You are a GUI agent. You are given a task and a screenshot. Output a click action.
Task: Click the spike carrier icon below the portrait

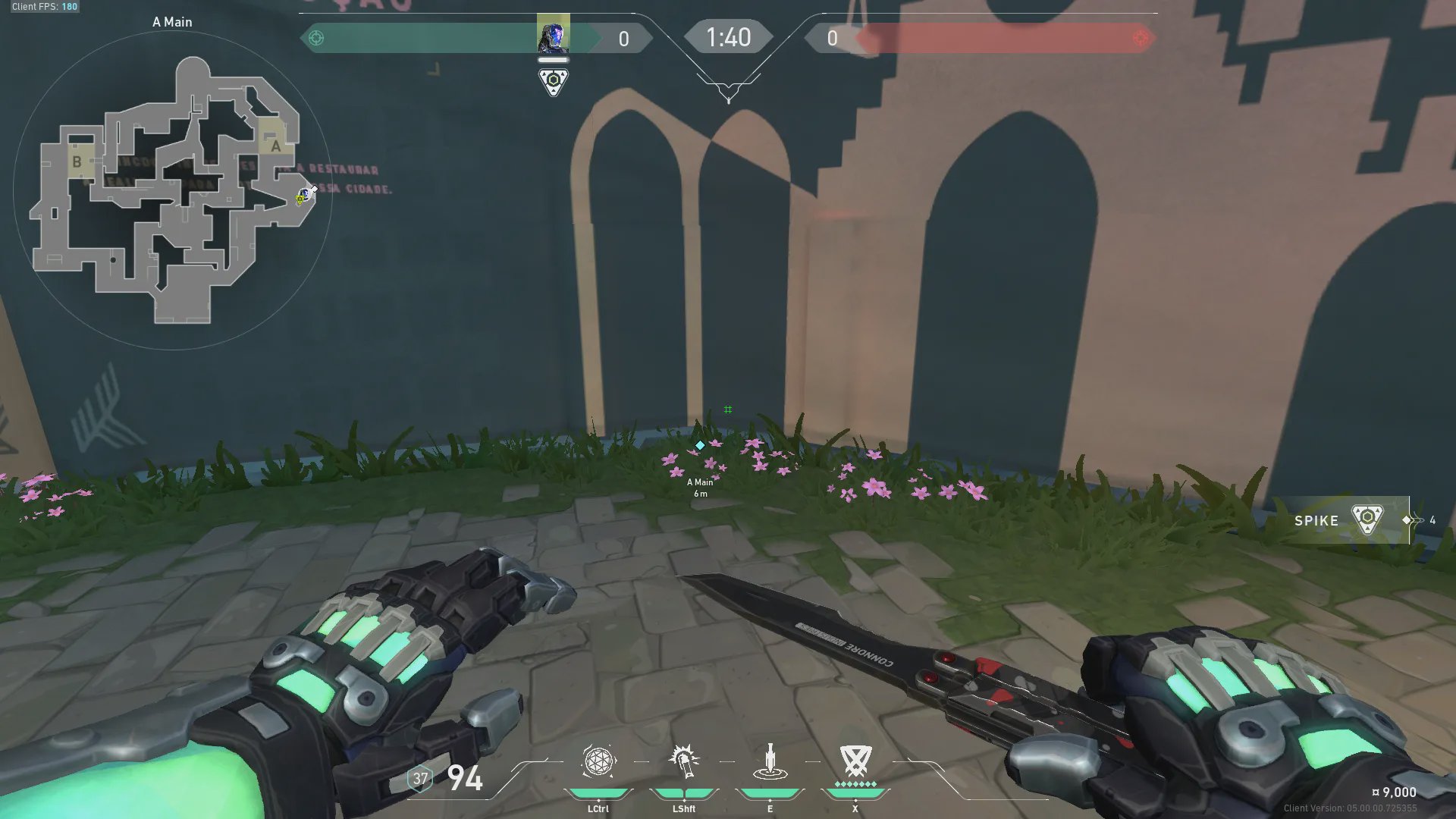tap(553, 81)
